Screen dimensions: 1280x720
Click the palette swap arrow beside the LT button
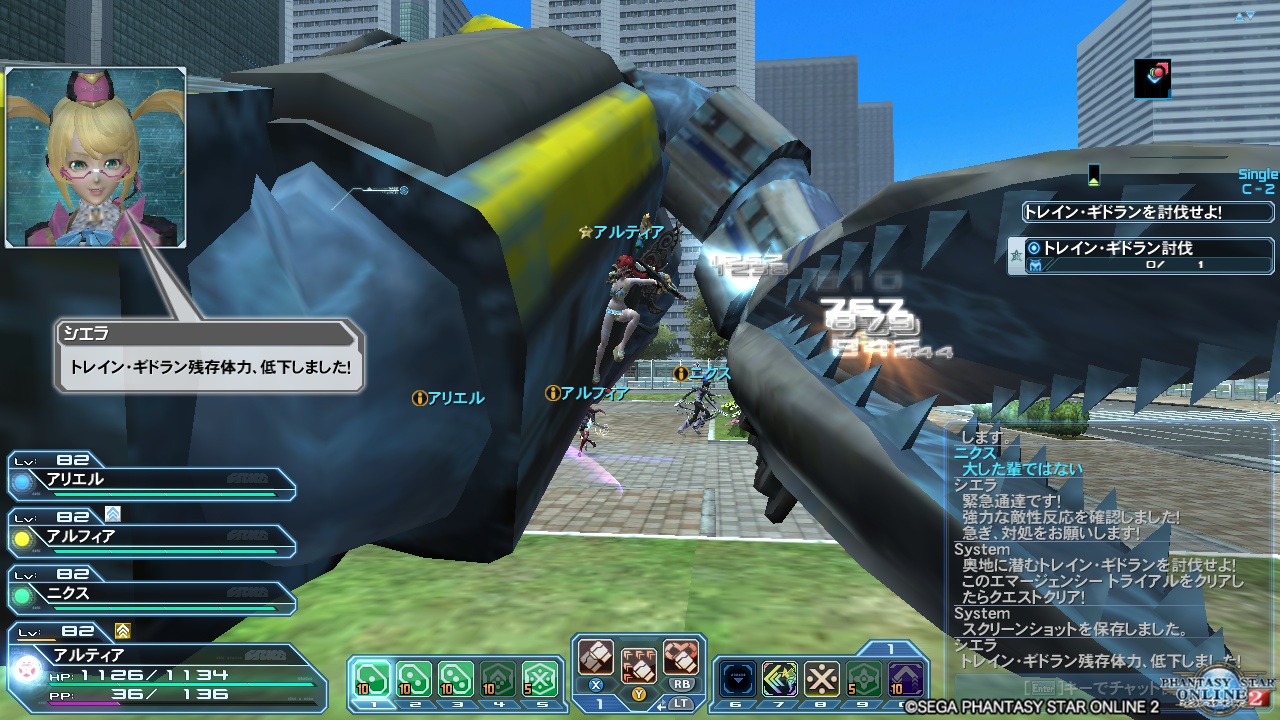[661, 706]
